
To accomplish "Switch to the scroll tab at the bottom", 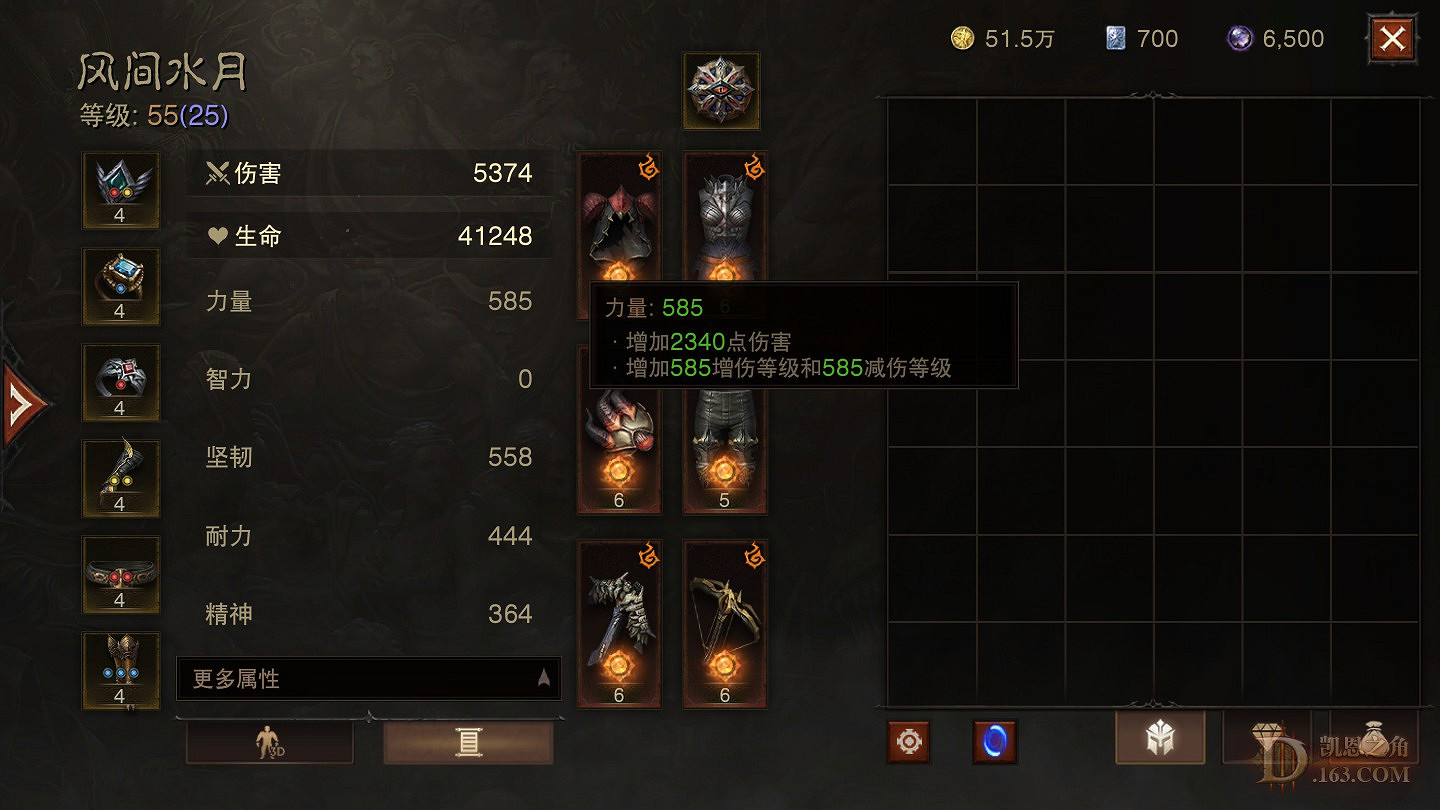I will pyautogui.click(x=468, y=740).
